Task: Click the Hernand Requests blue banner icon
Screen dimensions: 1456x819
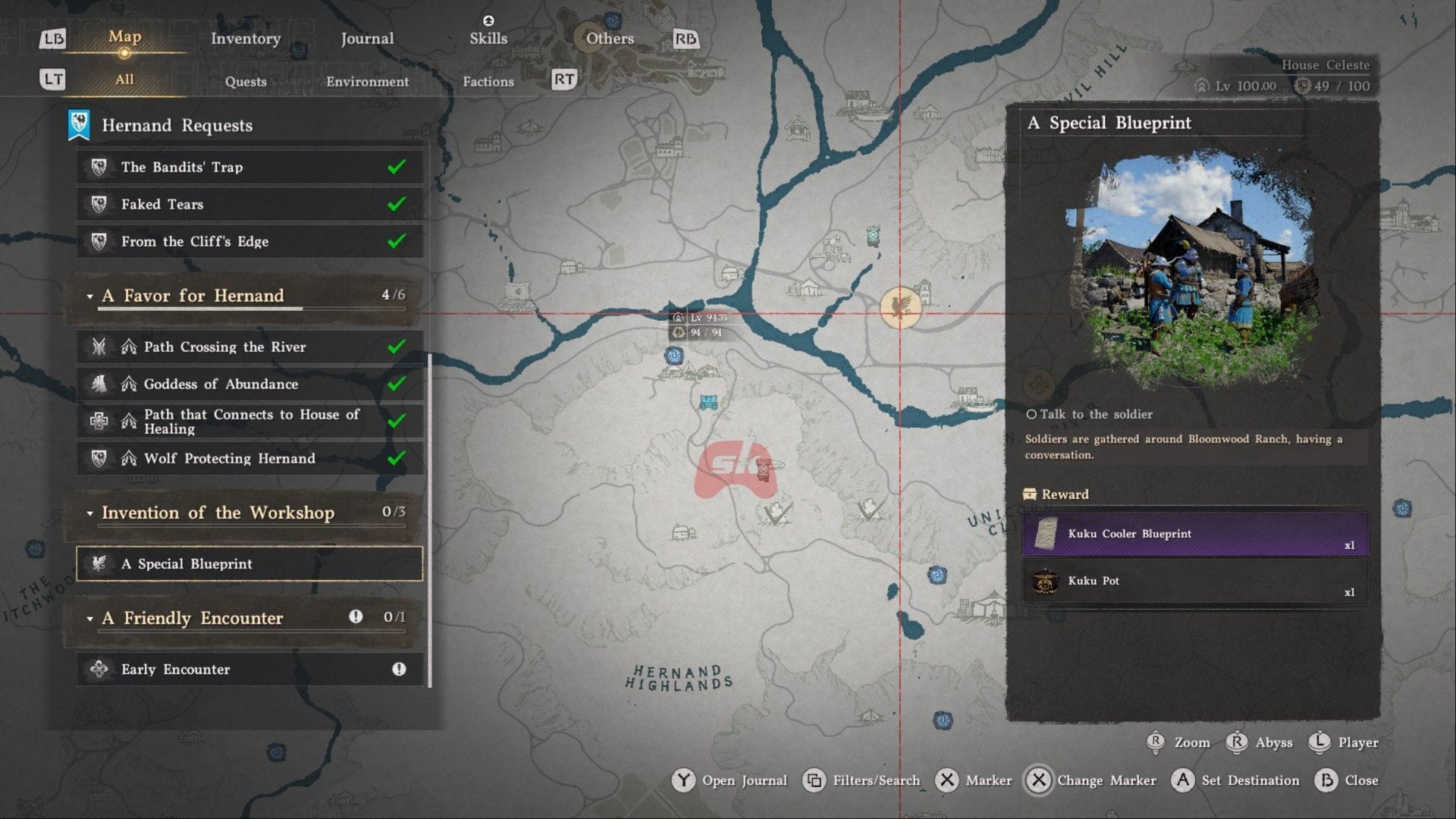Action: pyautogui.click(x=78, y=124)
